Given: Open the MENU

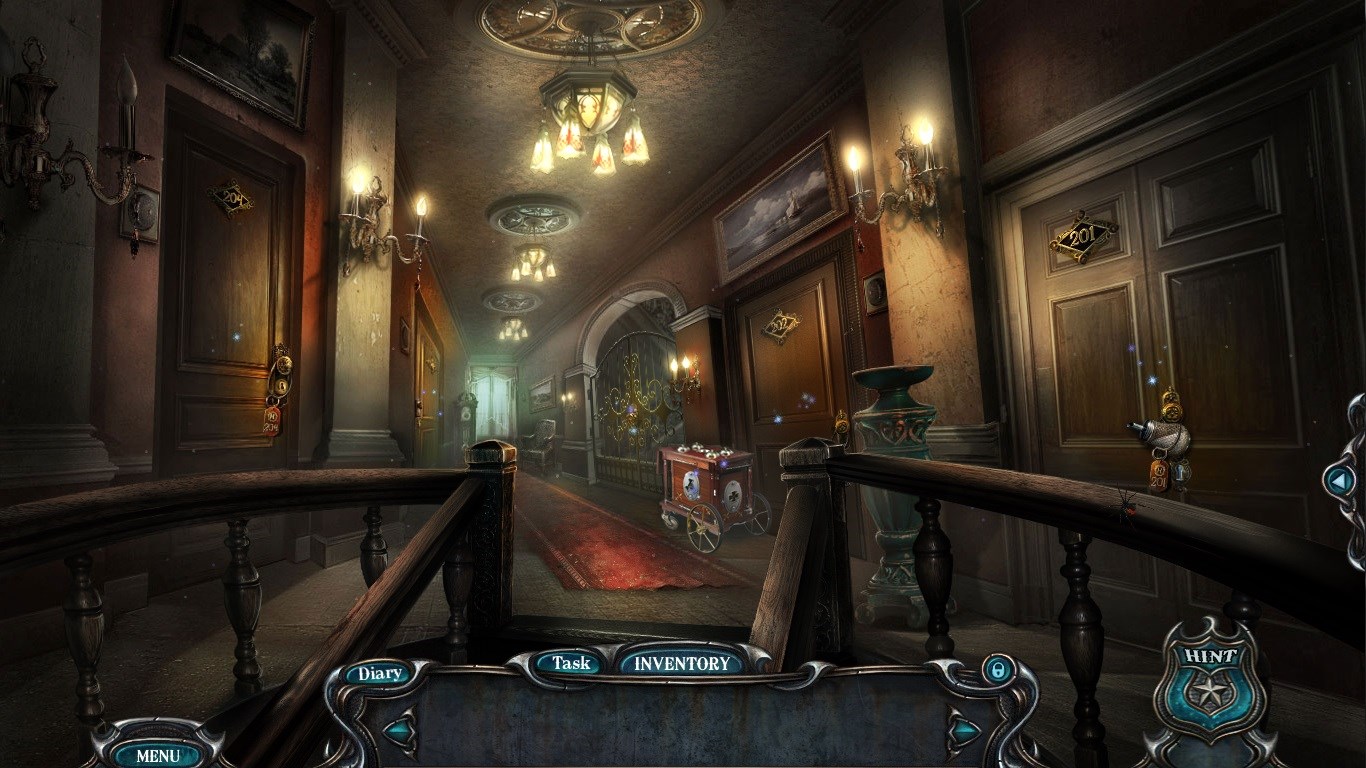Looking at the screenshot, I should (158, 755).
